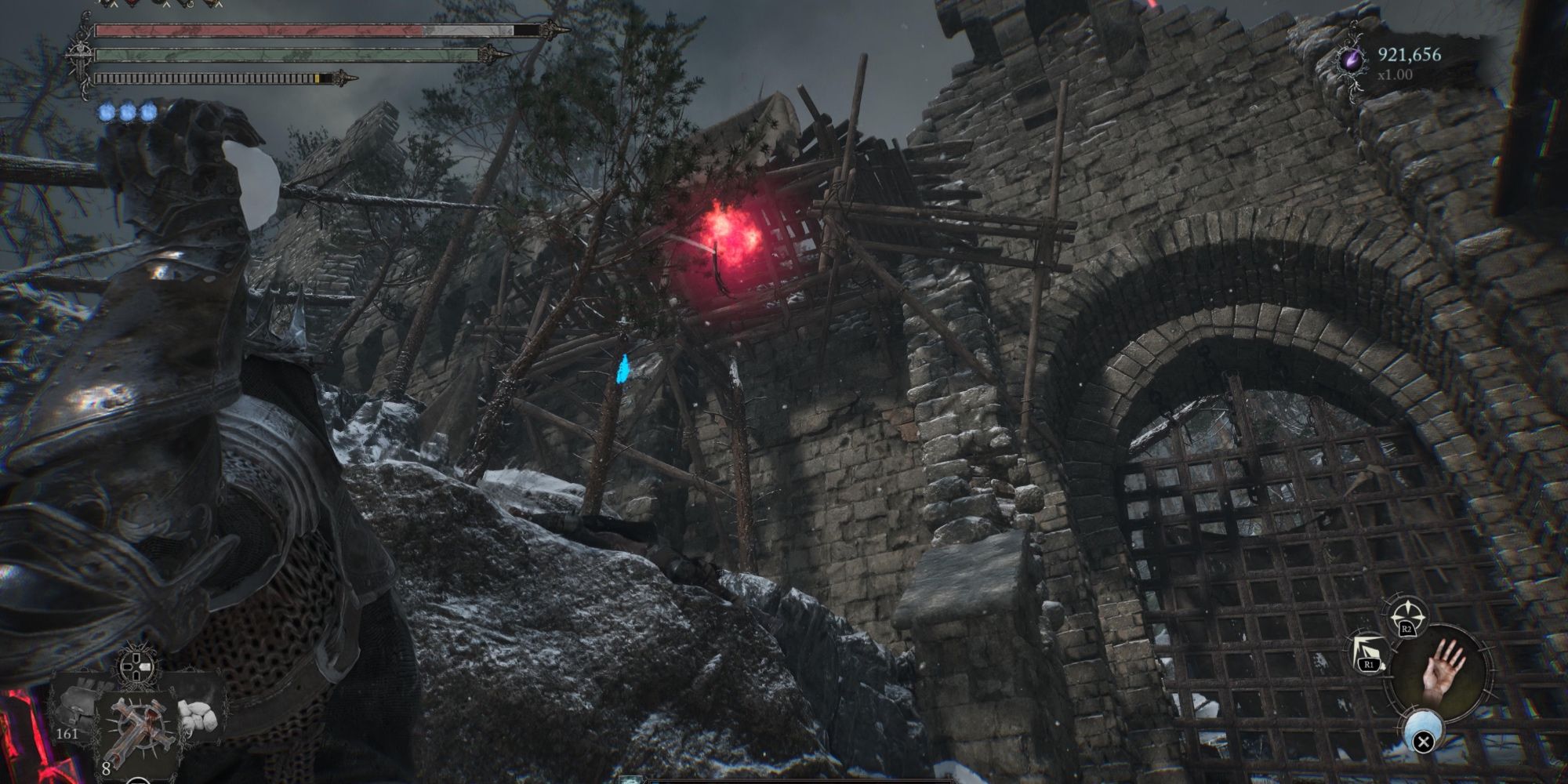1568x784 pixels.
Task: Click the red weapon icon in the top row
Action: point(131,4)
